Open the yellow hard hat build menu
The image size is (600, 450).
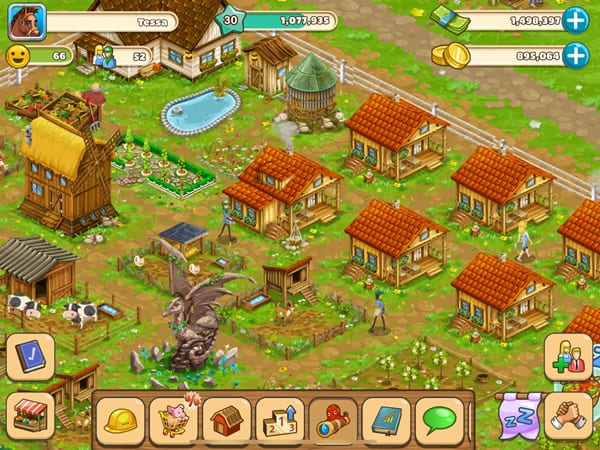click(x=121, y=418)
